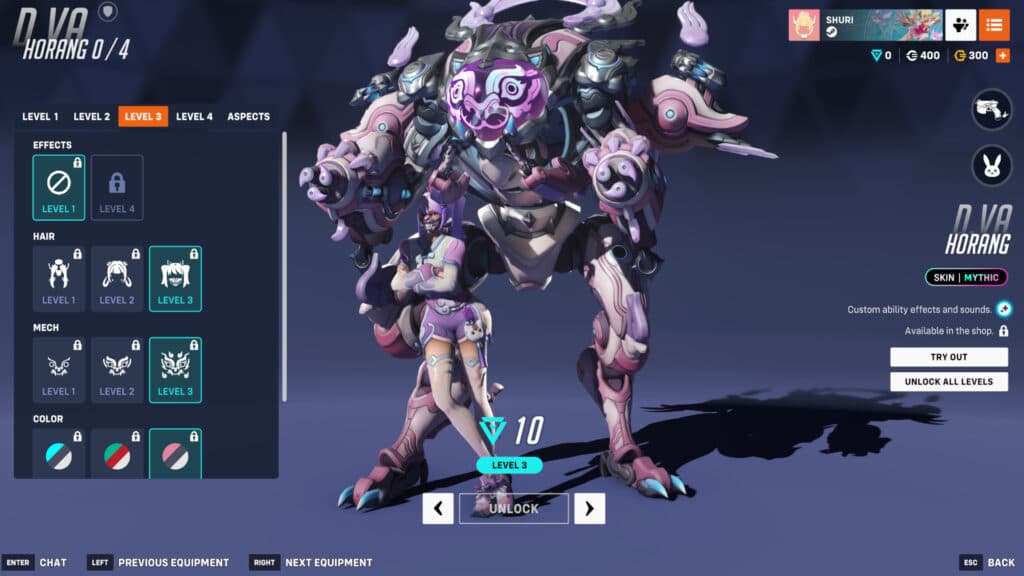Switch to the Level 1 tab
The height and width of the screenshot is (576, 1024).
[40, 117]
